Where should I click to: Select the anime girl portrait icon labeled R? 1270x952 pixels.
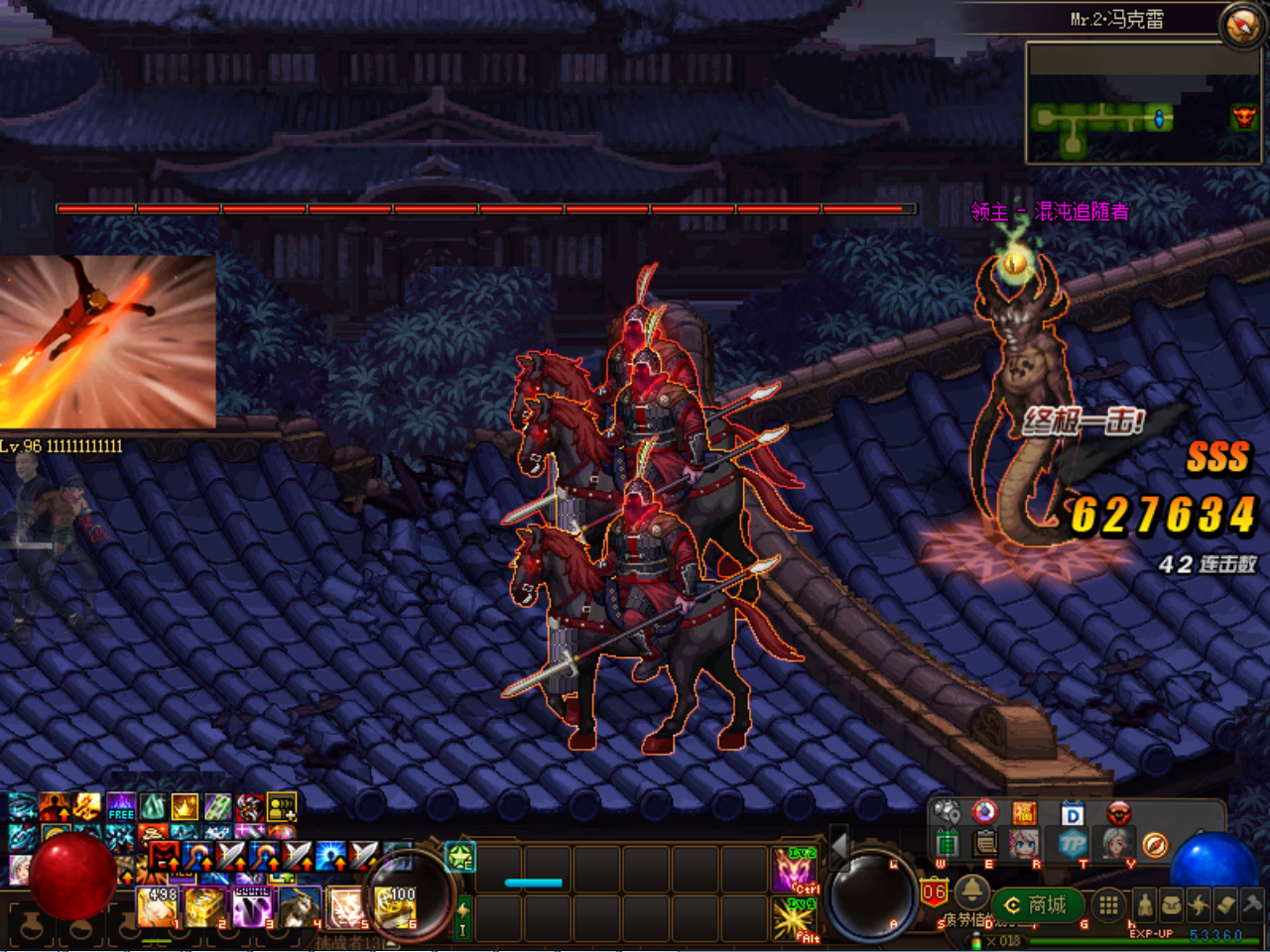click(x=1024, y=845)
